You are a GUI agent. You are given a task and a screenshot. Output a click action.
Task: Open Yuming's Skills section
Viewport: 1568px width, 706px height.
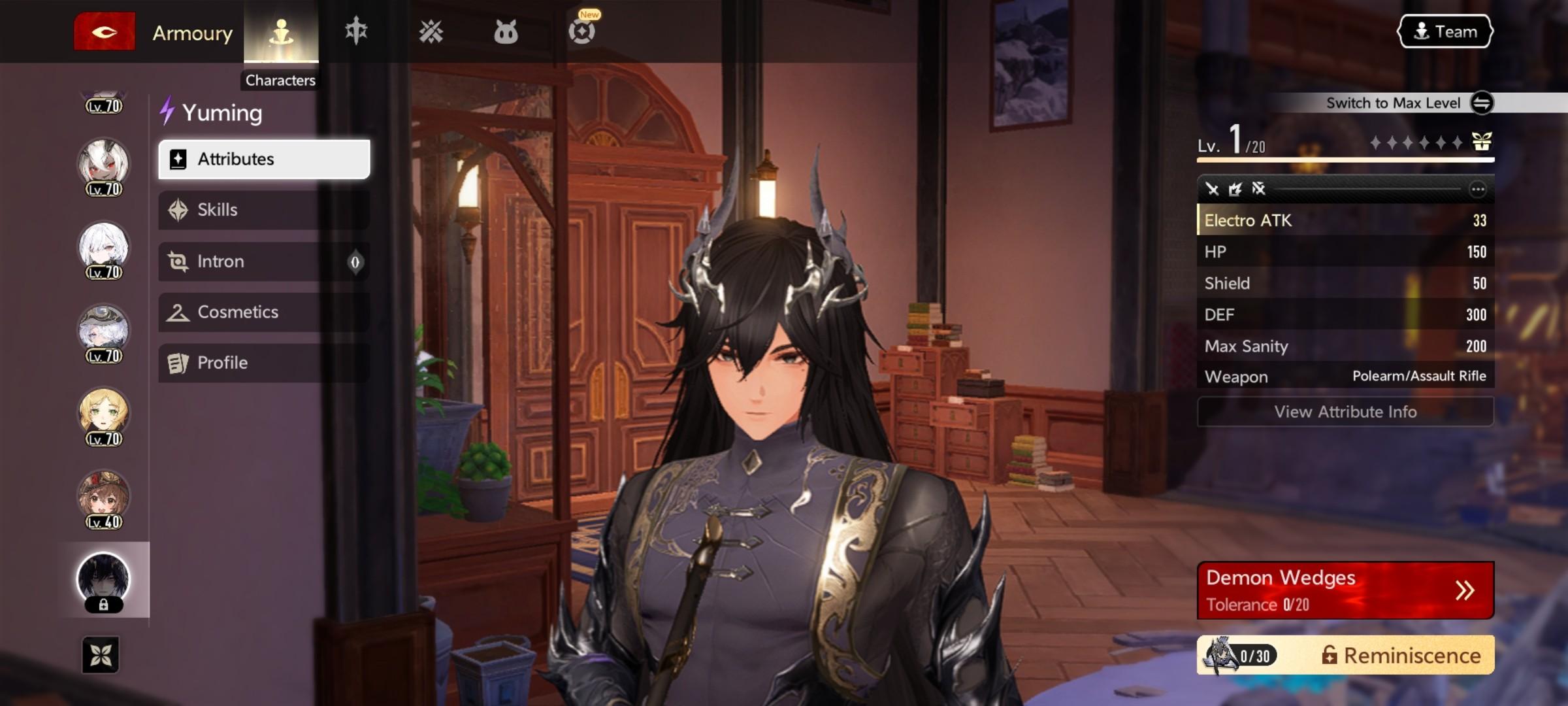264,210
